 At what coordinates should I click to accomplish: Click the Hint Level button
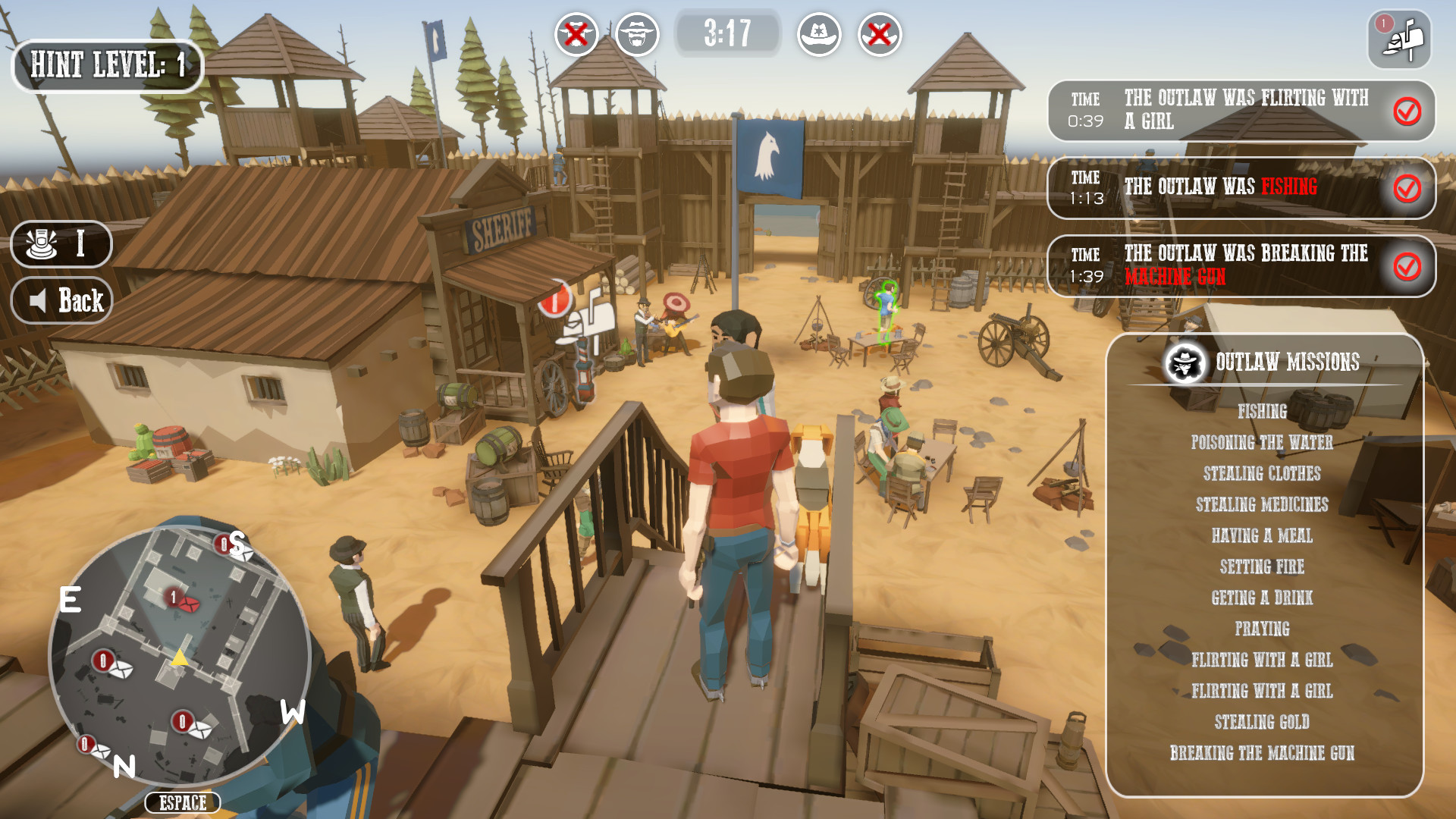tap(107, 67)
